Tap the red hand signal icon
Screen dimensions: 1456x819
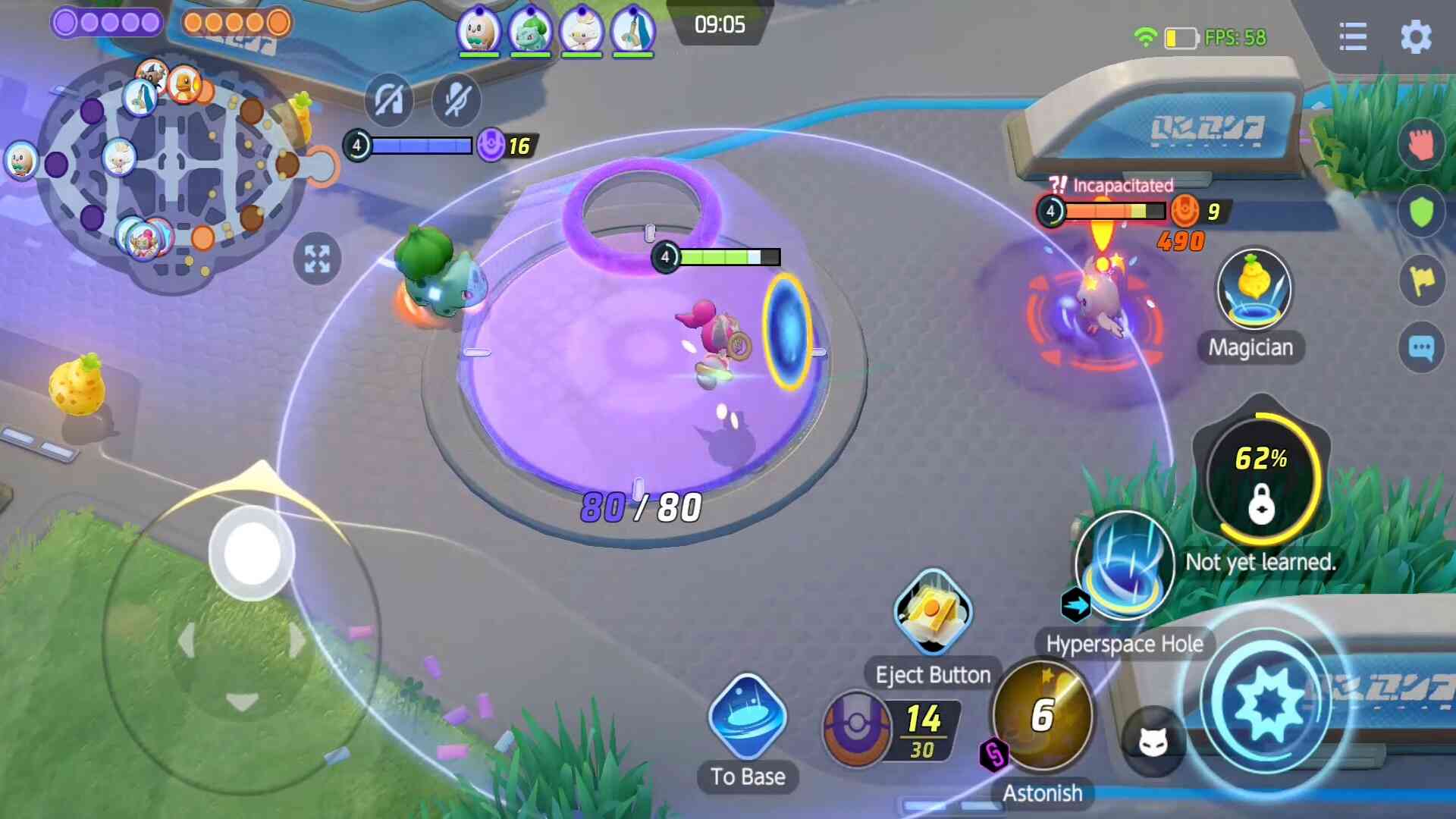click(x=1420, y=144)
